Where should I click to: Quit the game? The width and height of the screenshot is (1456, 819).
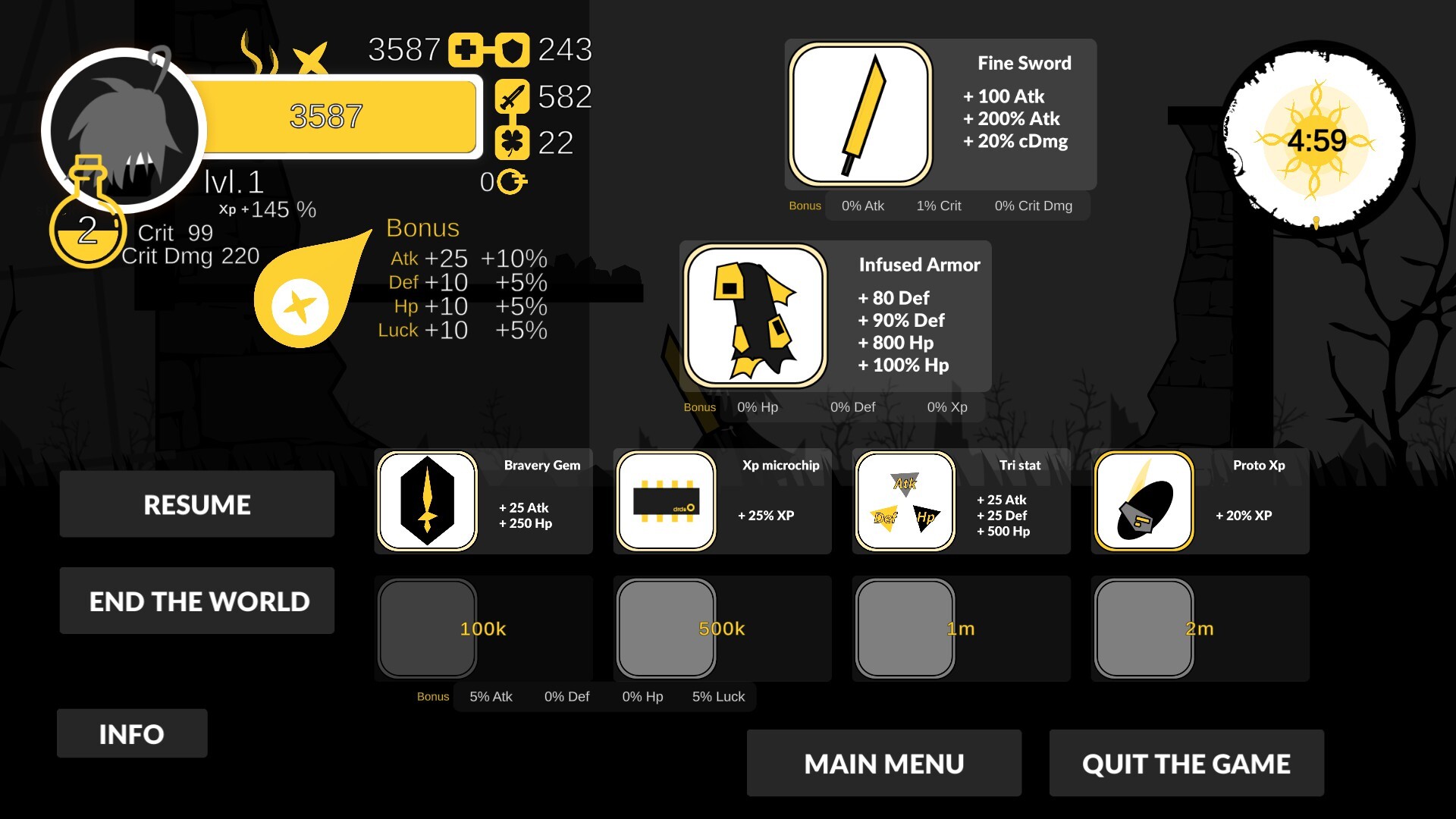(1186, 763)
